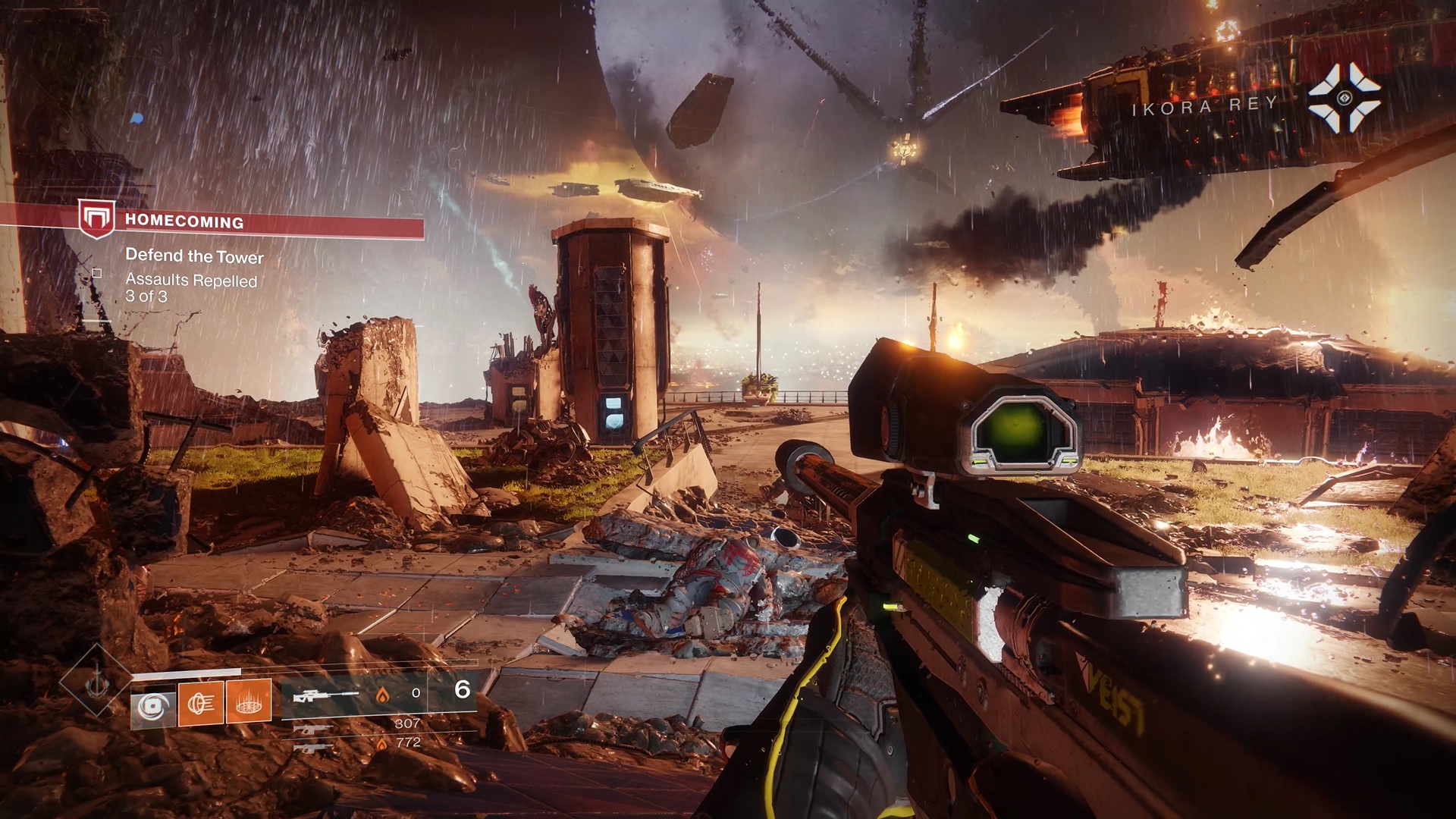Image resolution: width=1456 pixels, height=819 pixels.
Task: Select the Homecoming mission banner
Action: [x=250, y=221]
